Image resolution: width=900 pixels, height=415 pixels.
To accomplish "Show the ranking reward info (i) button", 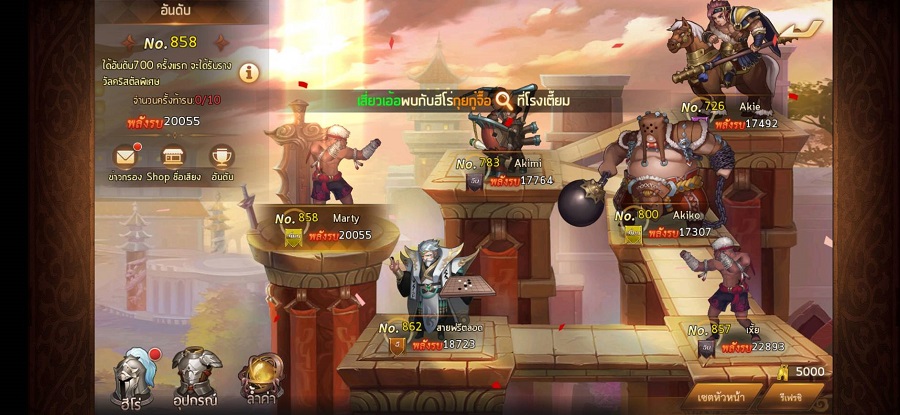I will pyautogui.click(x=249, y=72).
